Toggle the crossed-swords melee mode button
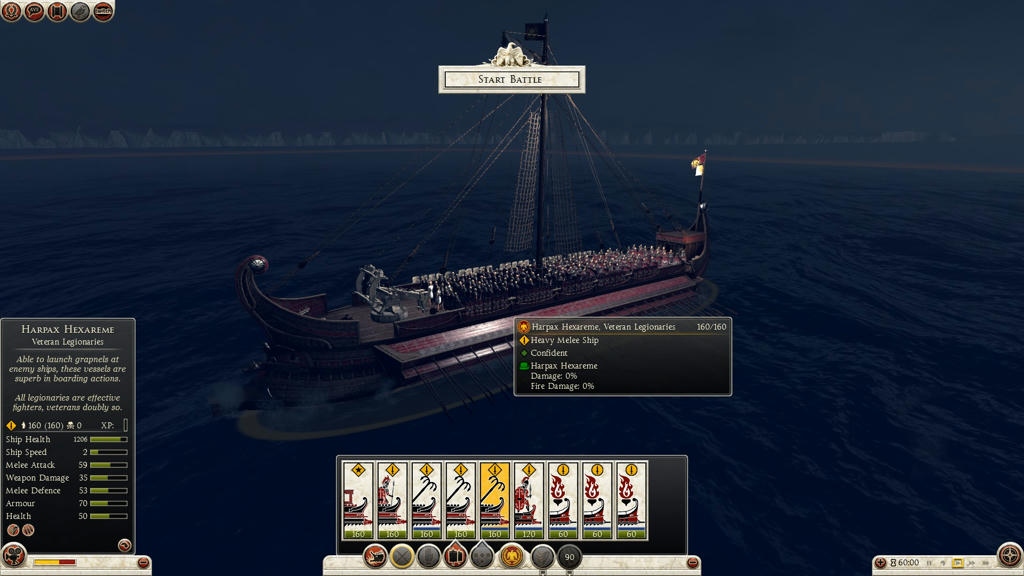This screenshot has height=576, width=1024. pos(402,556)
